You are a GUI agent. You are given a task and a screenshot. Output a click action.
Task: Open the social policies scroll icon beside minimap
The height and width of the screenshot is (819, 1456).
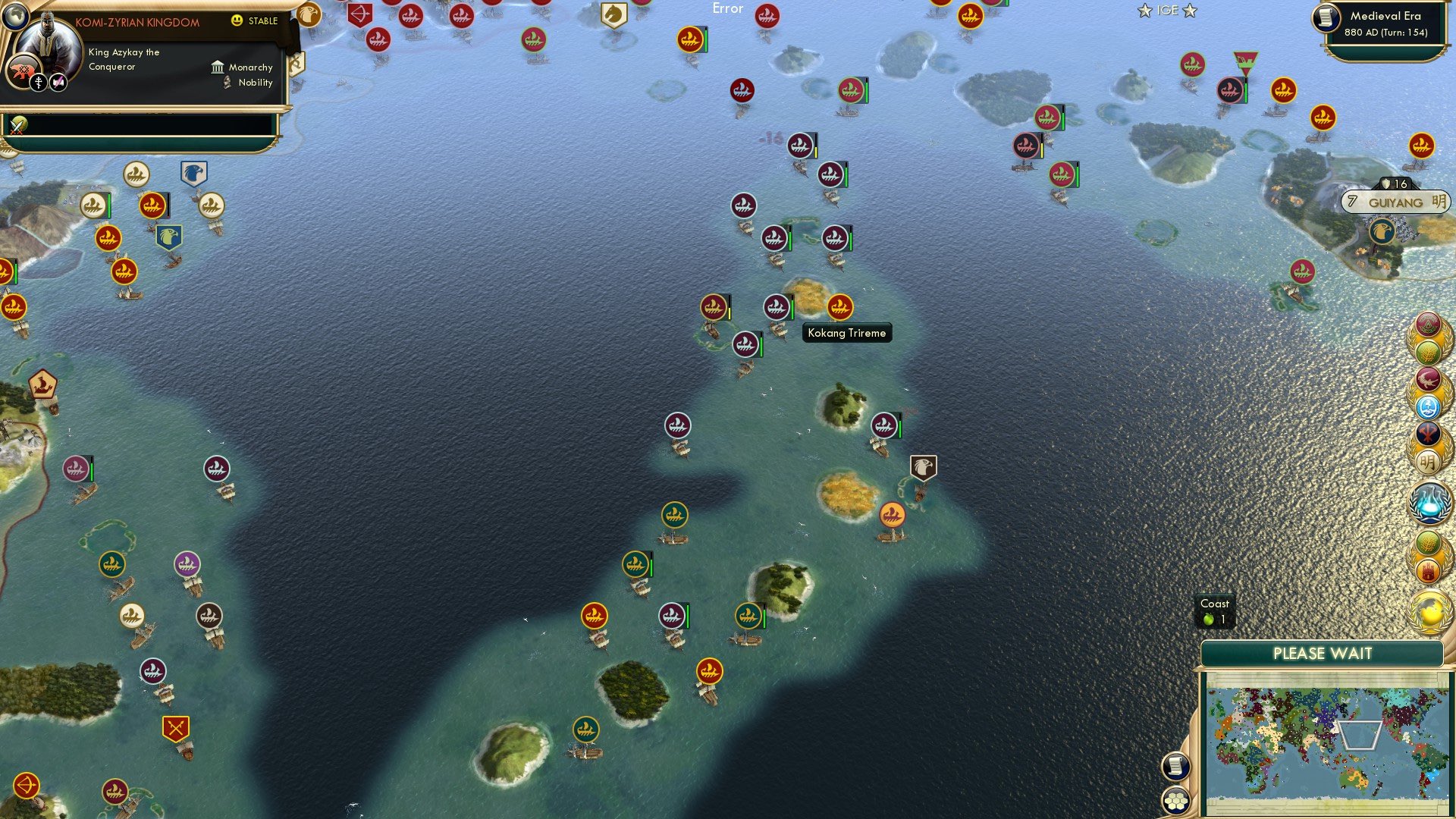[x=1178, y=766]
